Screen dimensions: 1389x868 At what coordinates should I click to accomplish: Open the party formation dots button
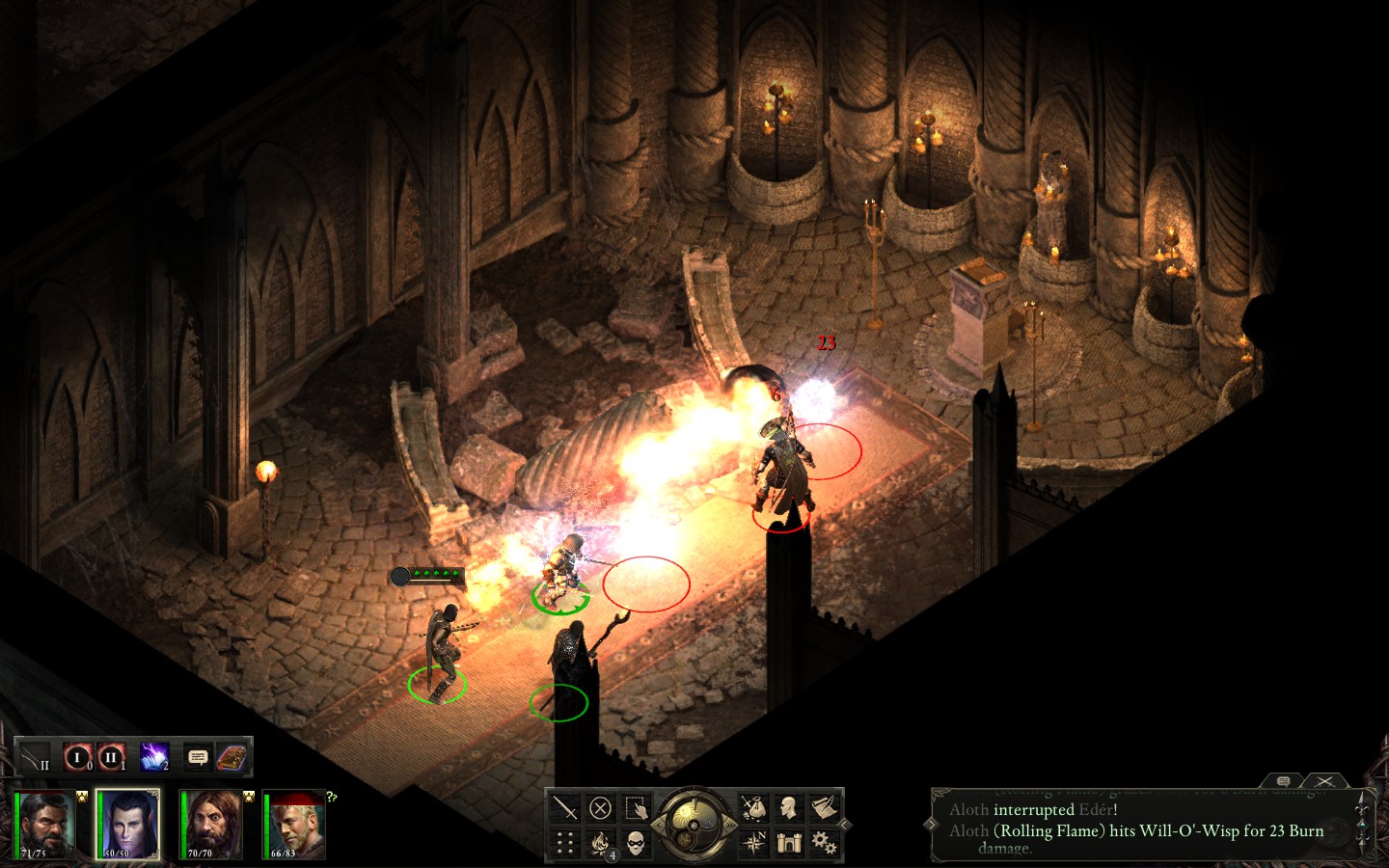click(x=565, y=844)
